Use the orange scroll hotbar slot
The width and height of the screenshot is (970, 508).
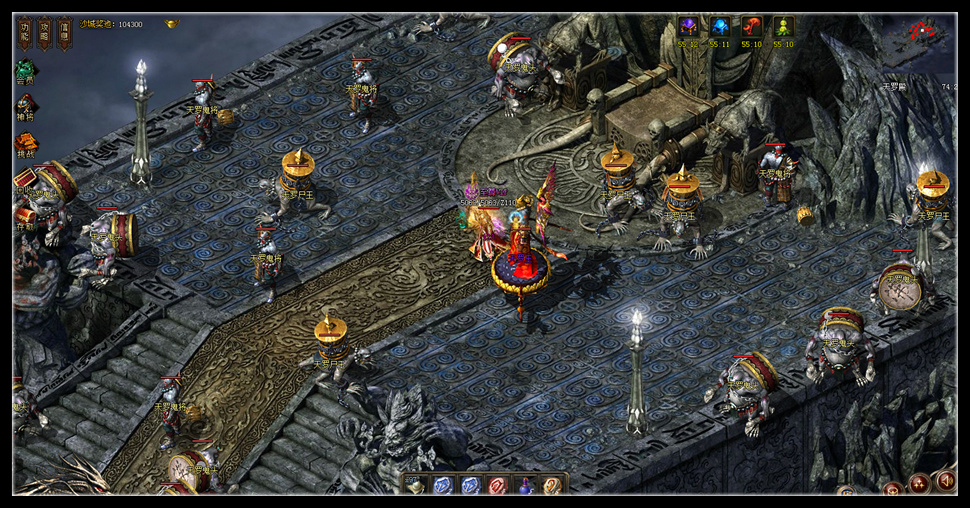pyautogui.click(x=551, y=486)
